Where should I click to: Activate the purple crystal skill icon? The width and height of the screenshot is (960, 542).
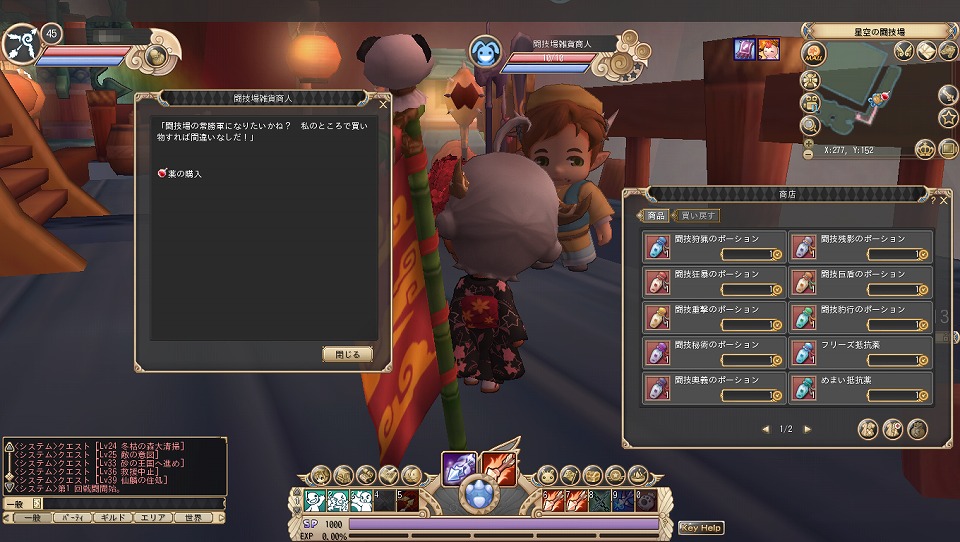(x=460, y=466)
